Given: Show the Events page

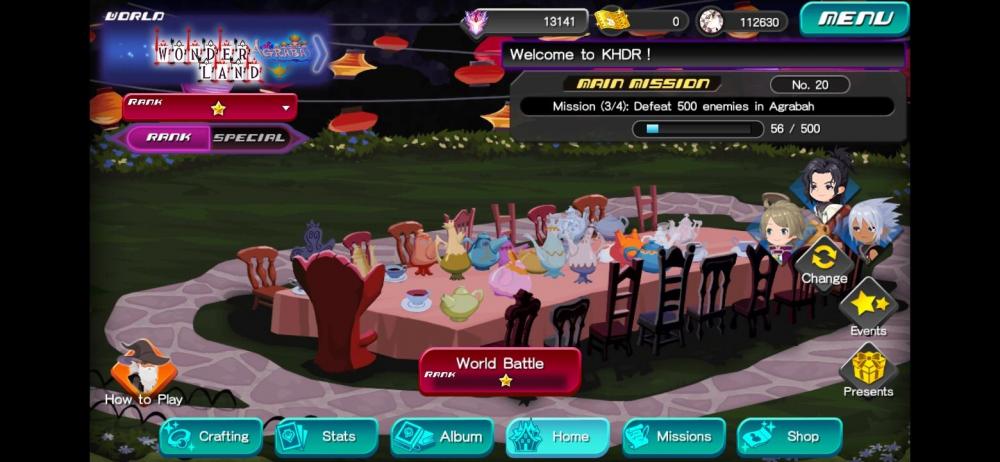Looking at the screenshot, I should point(867,308).
